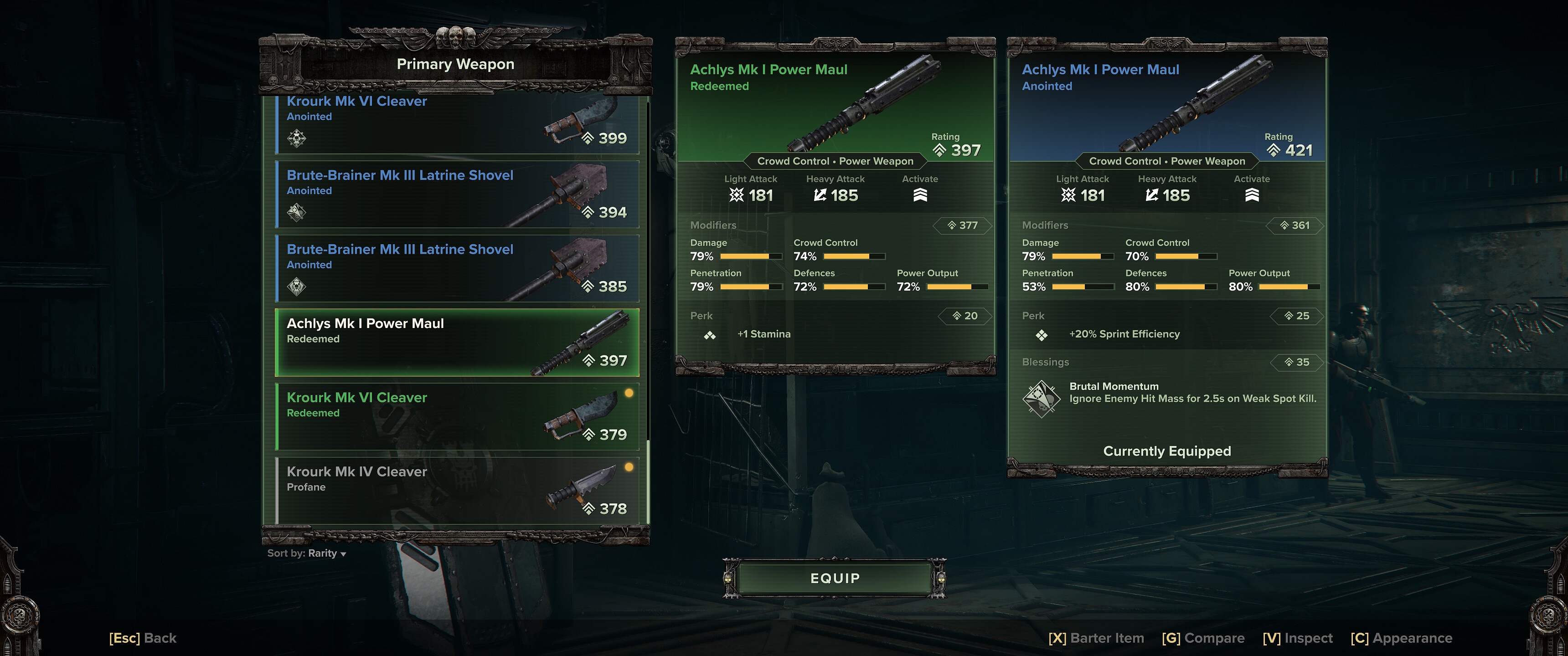The image size is (1568, 656).
Task: Select the Redeemed Achlys Mk I Power Maul
Action: (x=457, y=343)
